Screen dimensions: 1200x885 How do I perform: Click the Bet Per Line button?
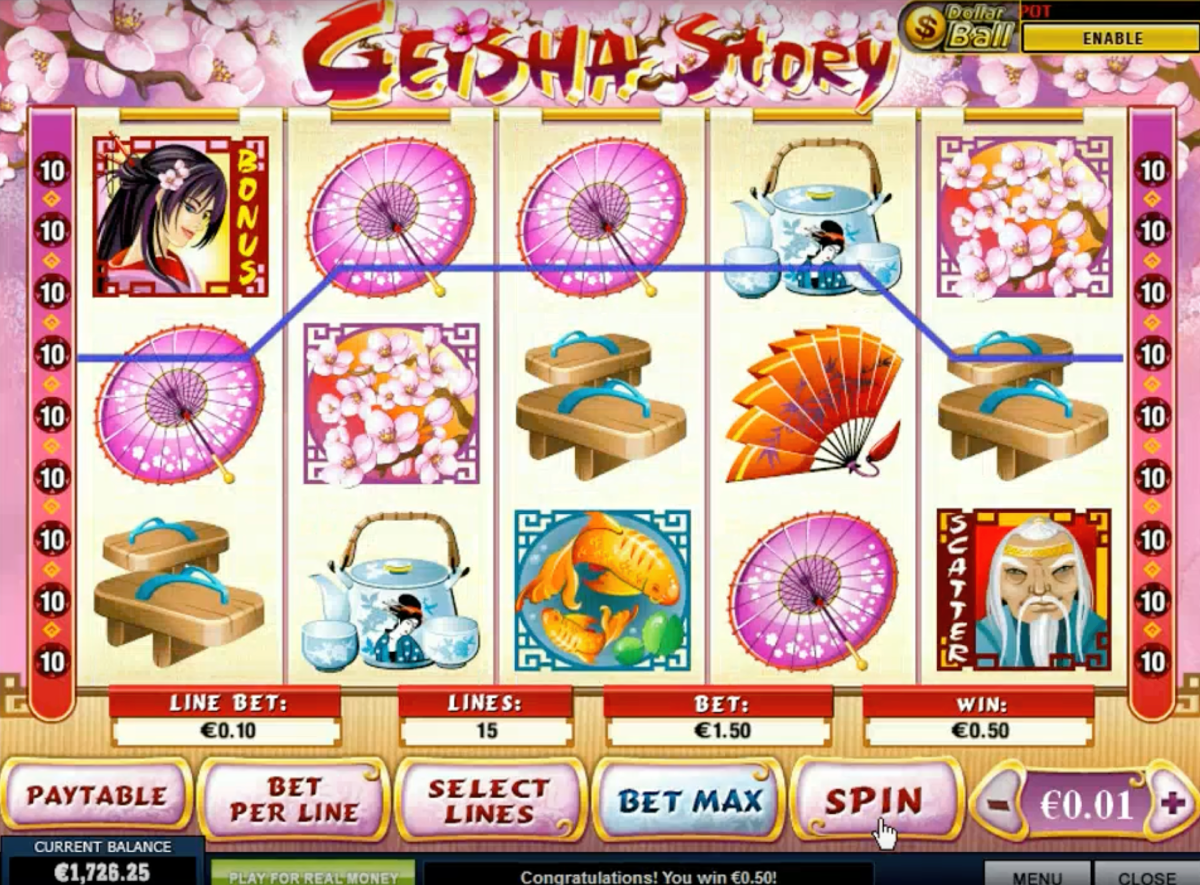point(293,799)
